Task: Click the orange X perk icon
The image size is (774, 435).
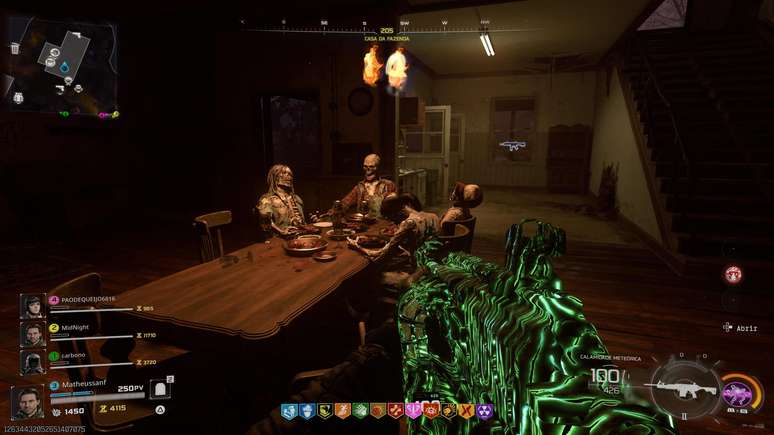Action: click(466, 411)
